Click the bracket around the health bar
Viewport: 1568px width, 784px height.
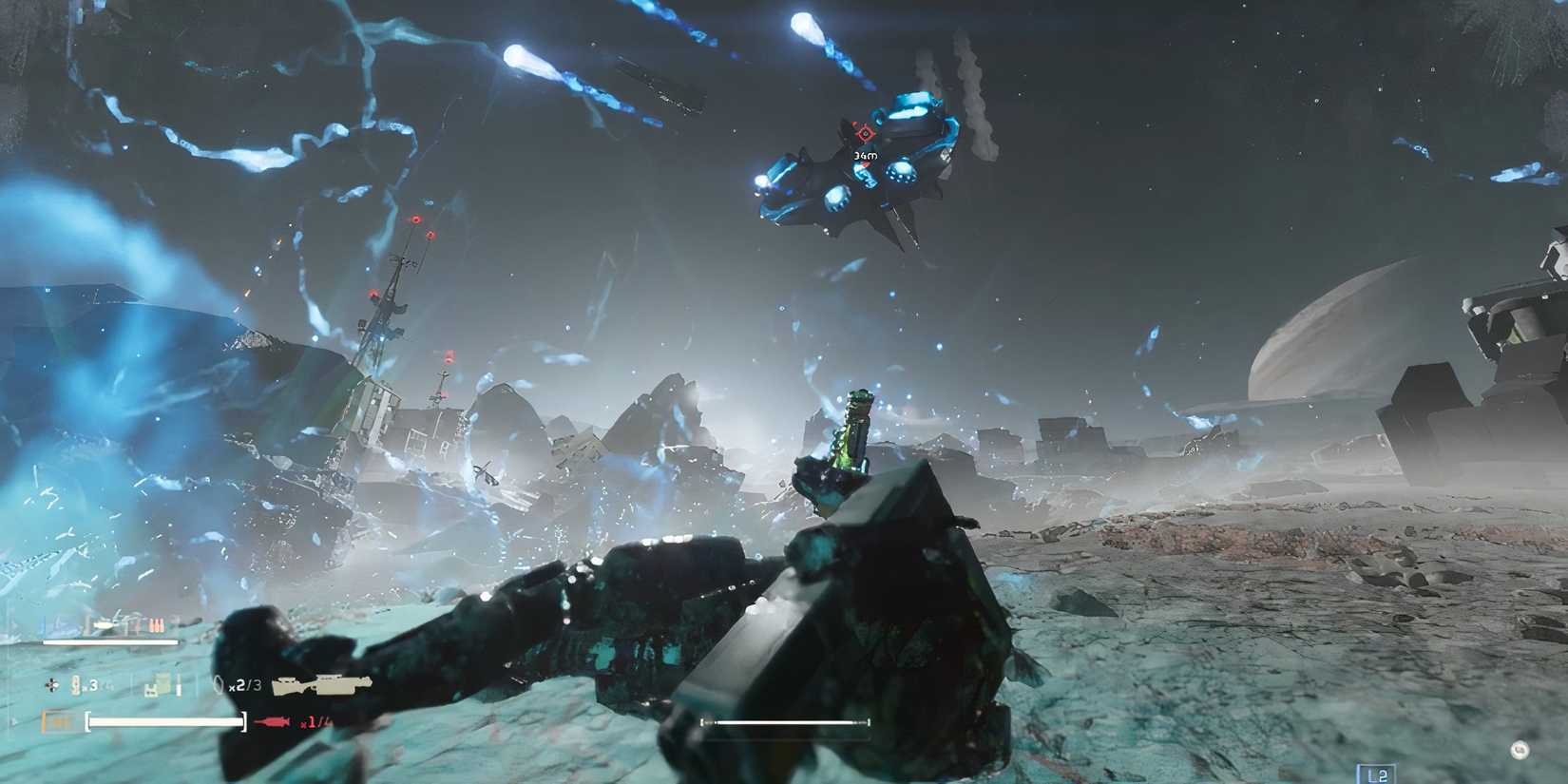pyautogui.click(x=88, y=721)
